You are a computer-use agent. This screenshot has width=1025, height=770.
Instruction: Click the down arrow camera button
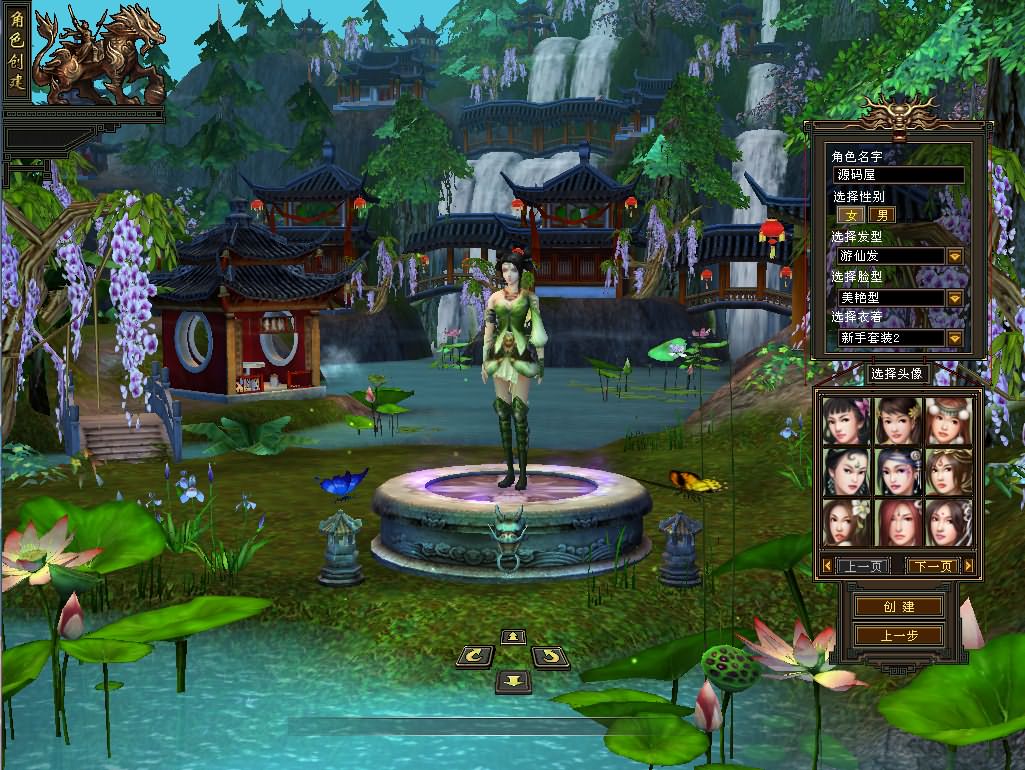513,681
